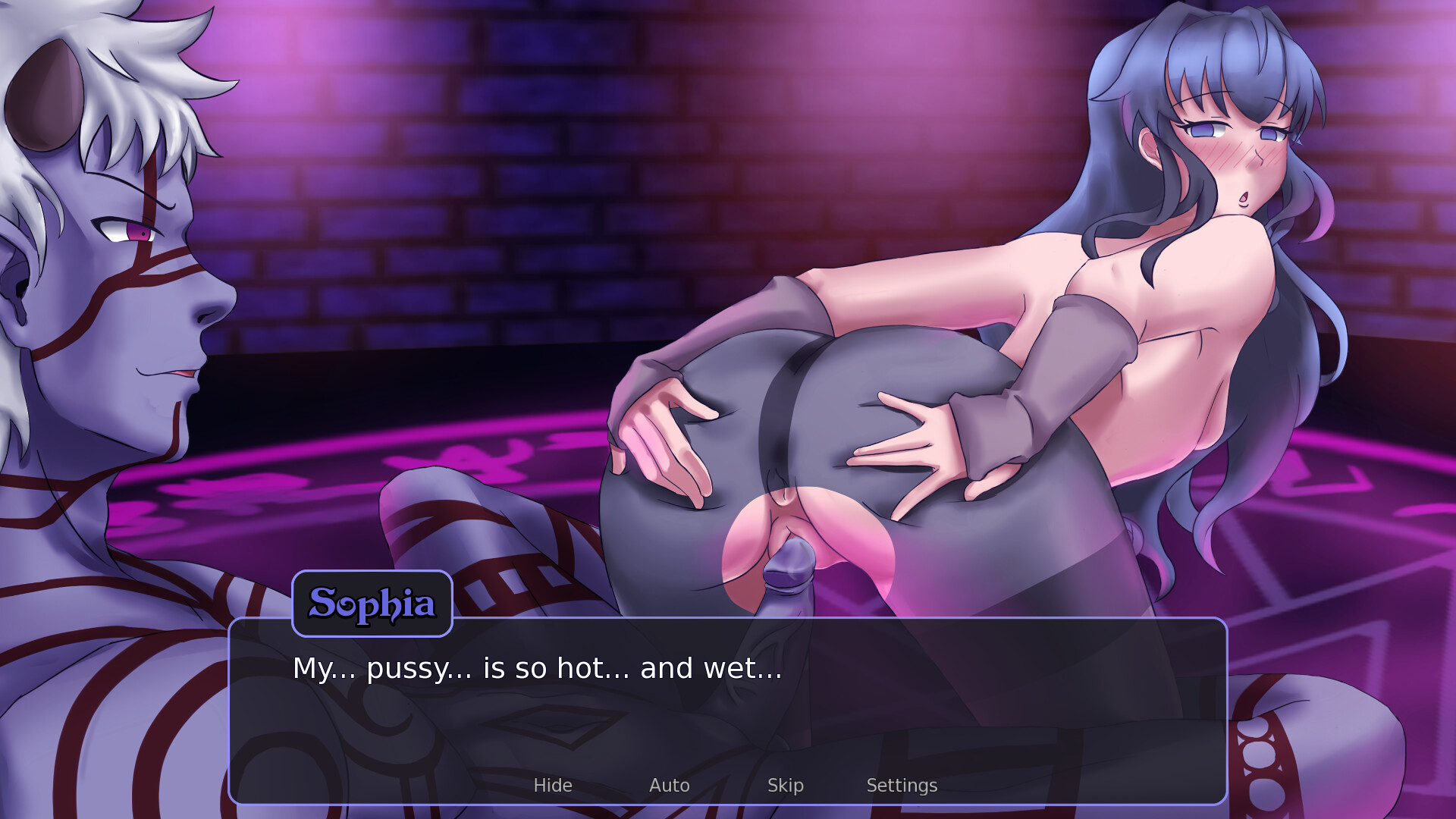This screenshot has width=1456, height=819.
Task: Select the rounded name banner labeled Sophia
Action: click(x=372, y=603)
